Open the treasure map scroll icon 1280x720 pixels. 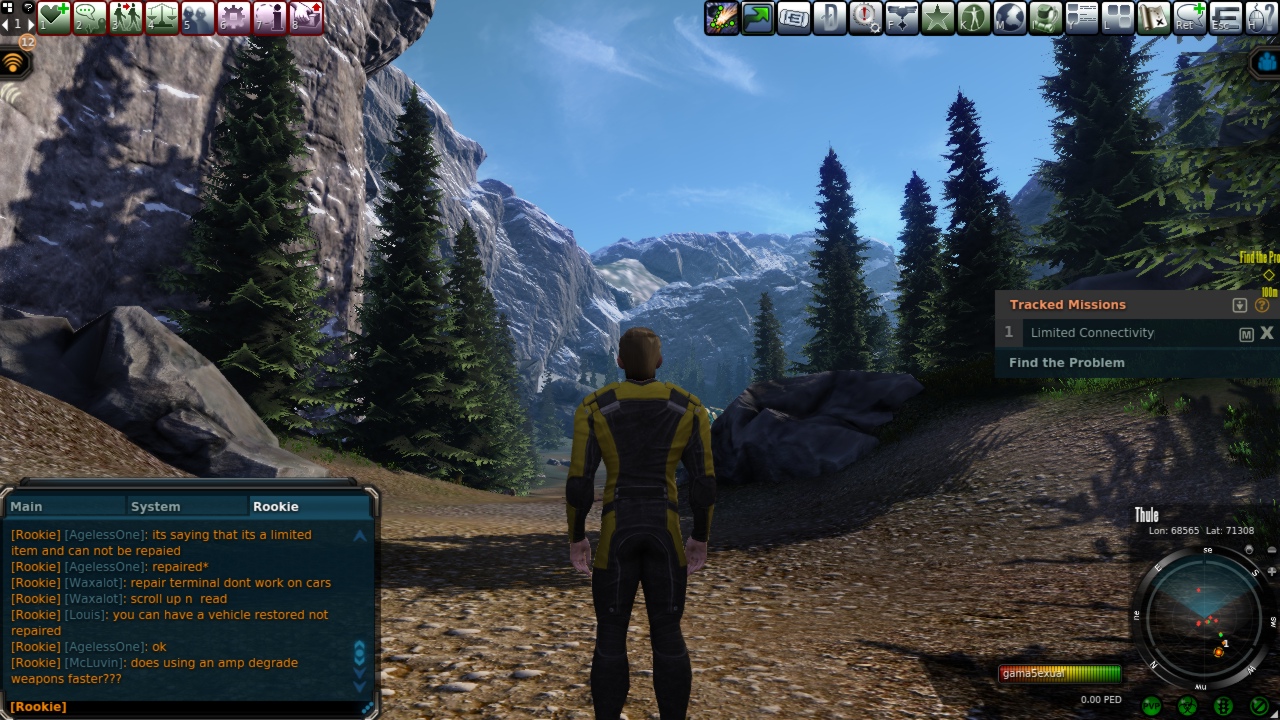pos(1153,17)
